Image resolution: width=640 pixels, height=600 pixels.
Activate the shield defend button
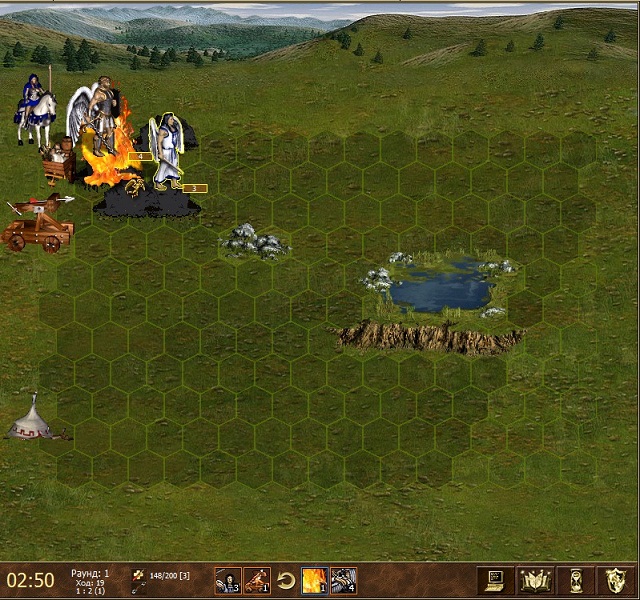click(615, 580)
